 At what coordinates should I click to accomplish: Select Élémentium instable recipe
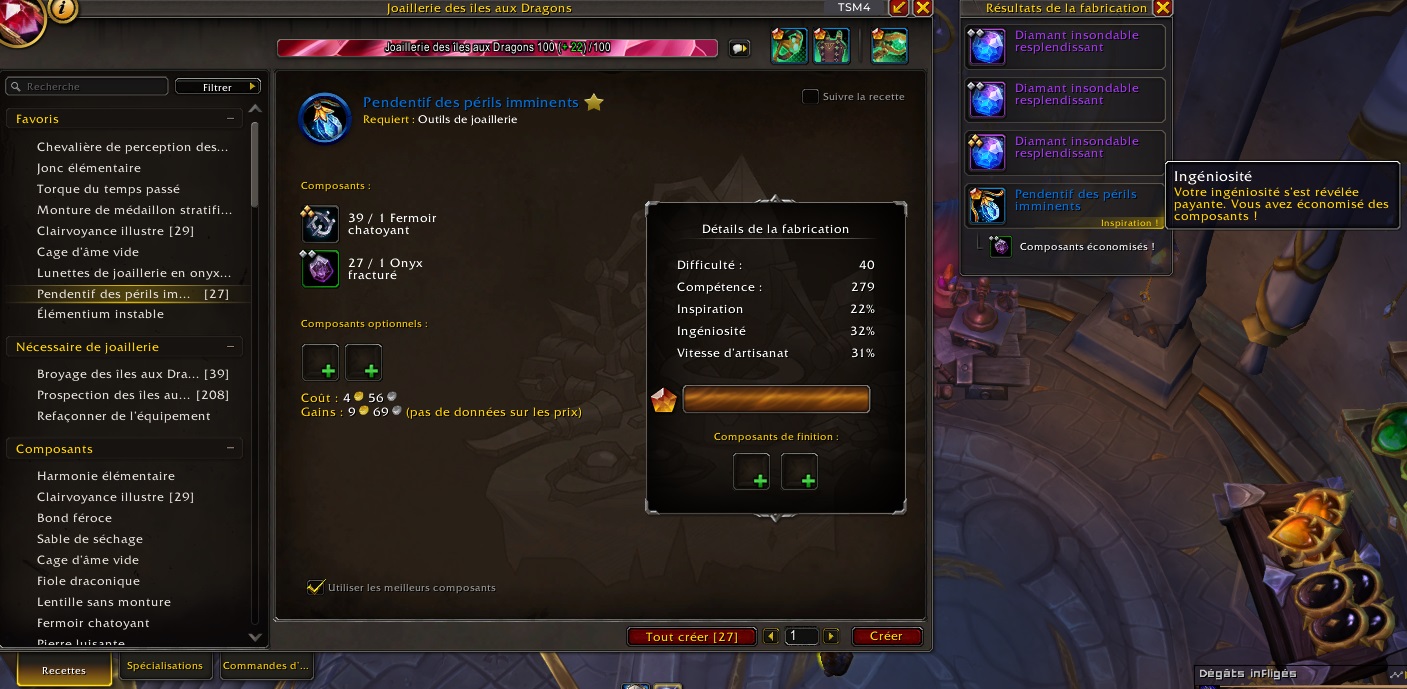pos(100,314)
